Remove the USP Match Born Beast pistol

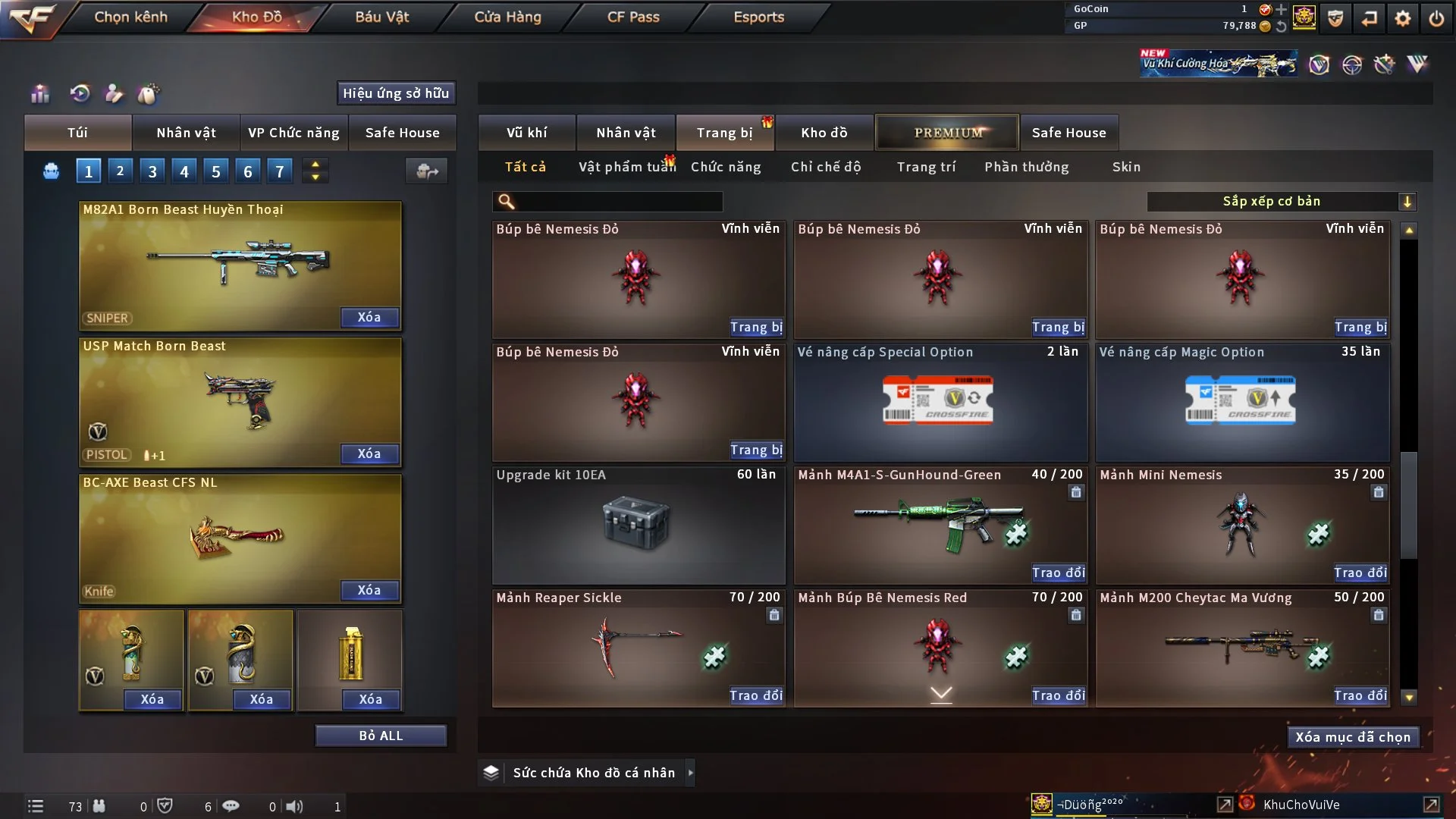click(x=369, y=453)
